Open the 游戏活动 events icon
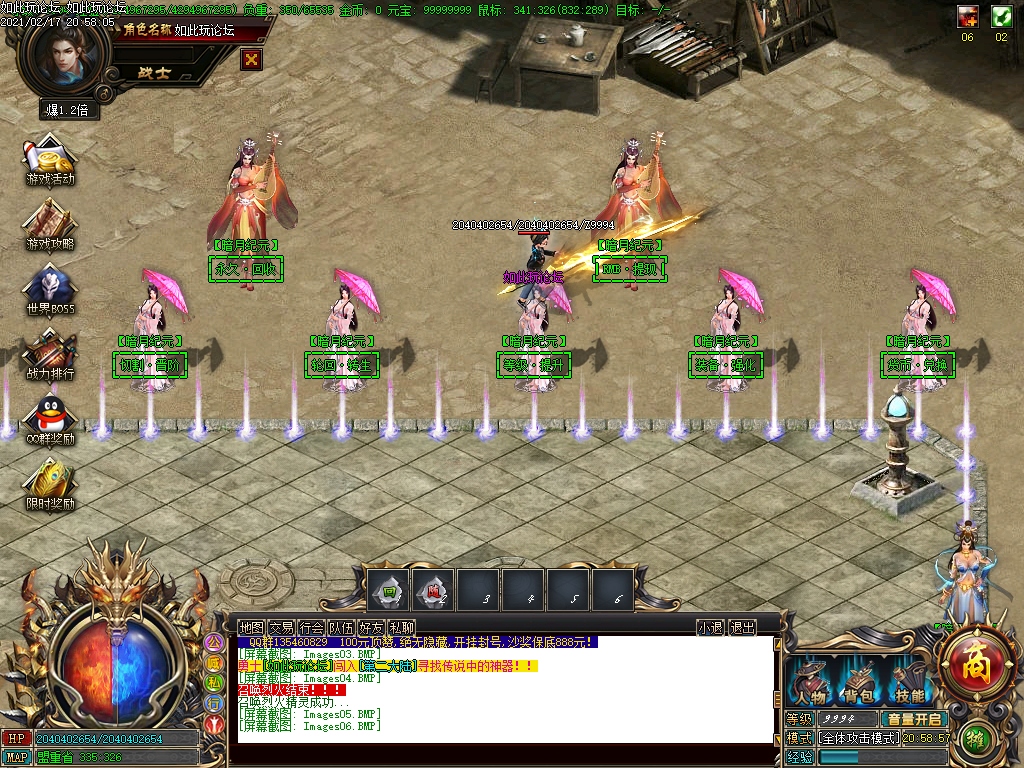 50,161
